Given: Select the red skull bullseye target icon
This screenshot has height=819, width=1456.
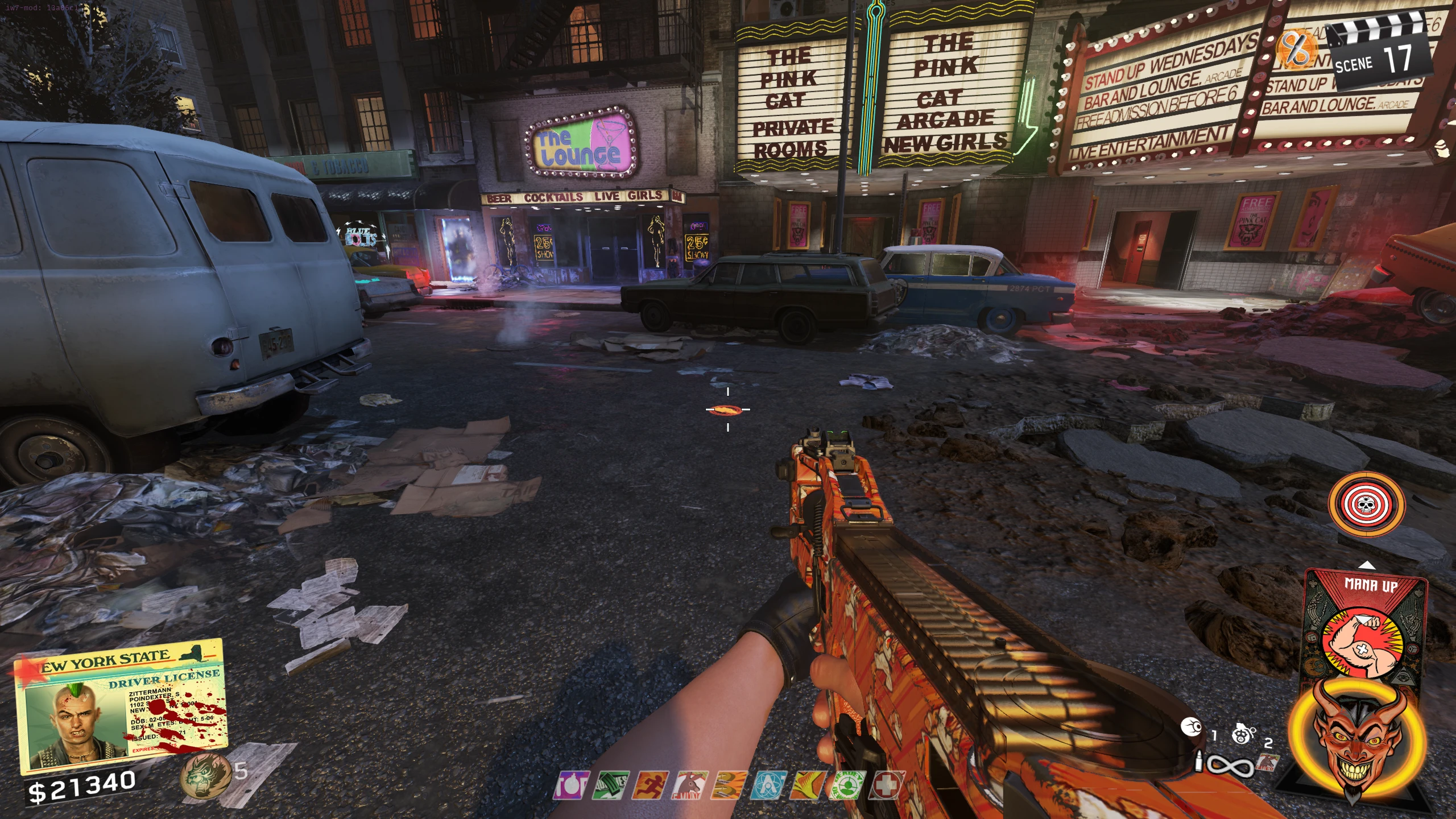Looking at the screenshot, I should coord(1365,504).
